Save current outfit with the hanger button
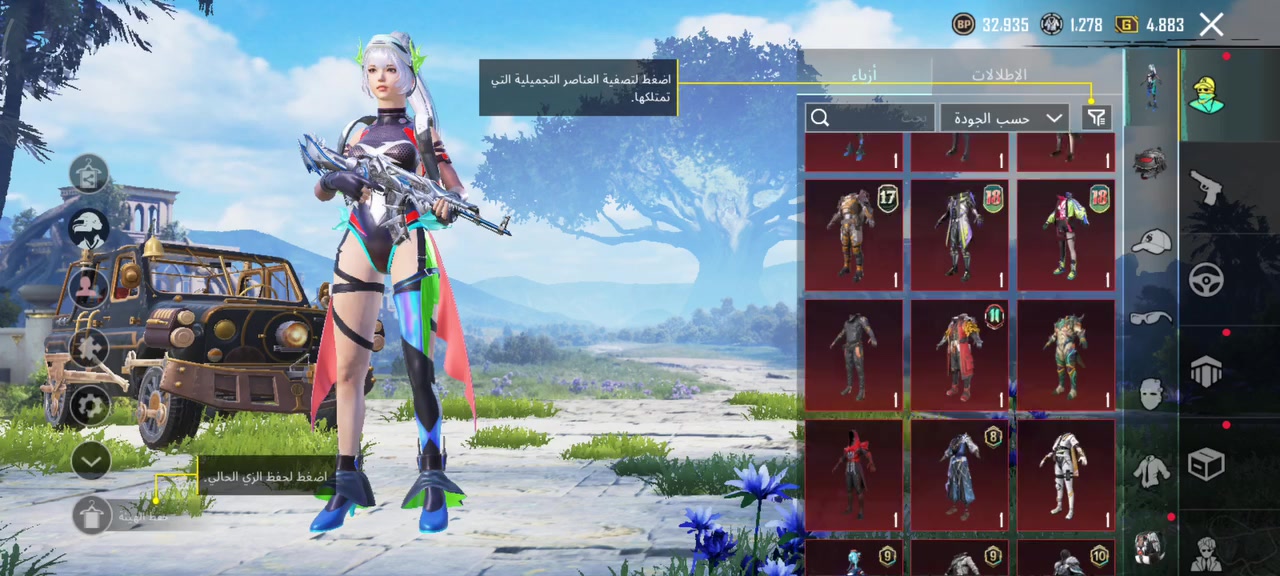The width and height of the screenshot is (1280, 576). [x=92, y=515]
